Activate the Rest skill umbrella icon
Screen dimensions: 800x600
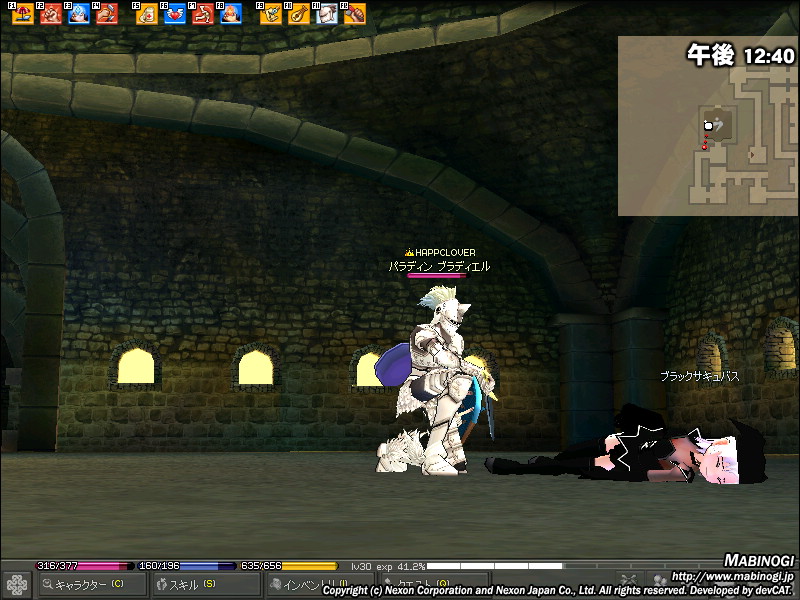(x=25, y=14)
